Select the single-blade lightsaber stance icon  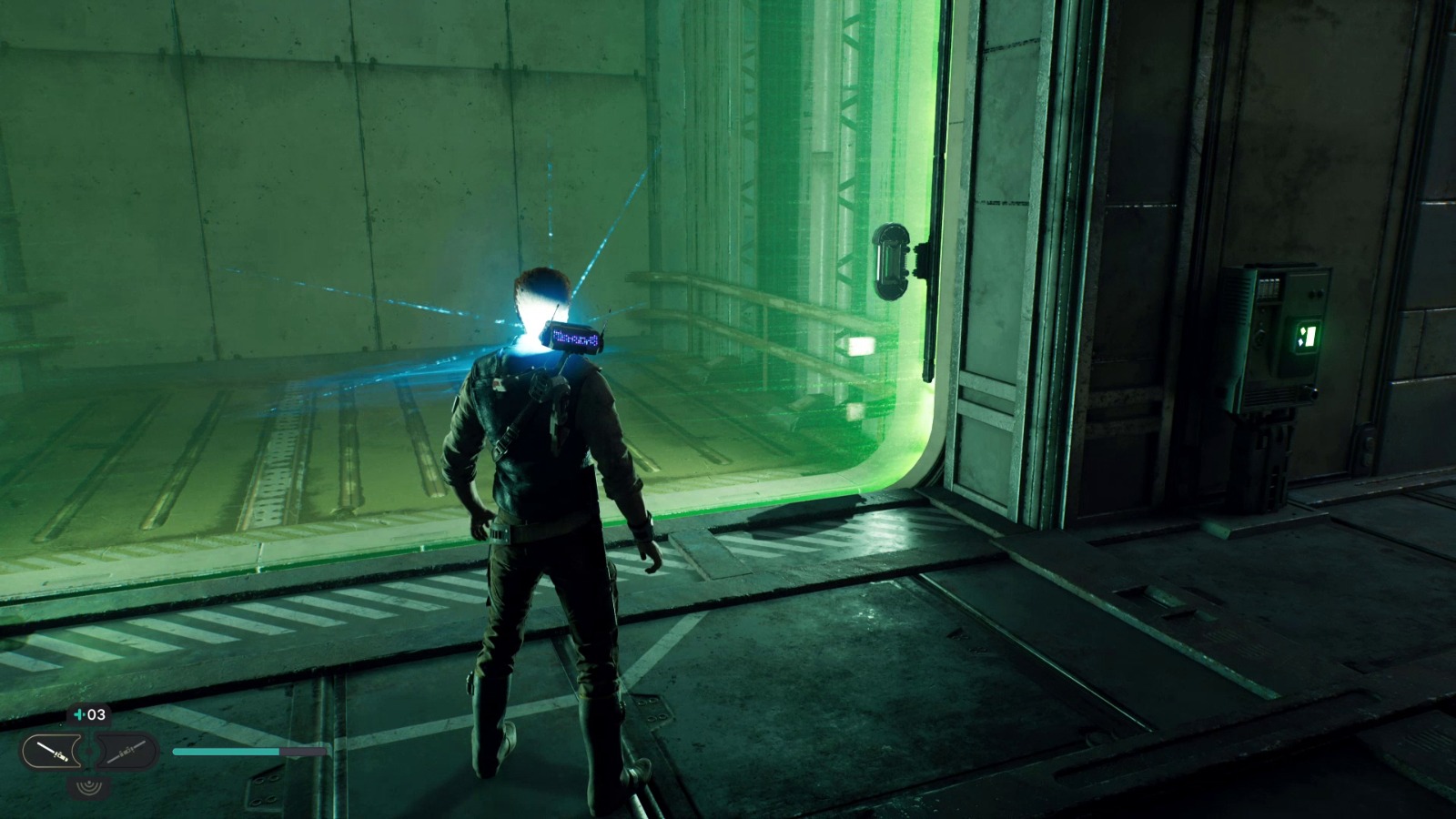tap(52, 752)
